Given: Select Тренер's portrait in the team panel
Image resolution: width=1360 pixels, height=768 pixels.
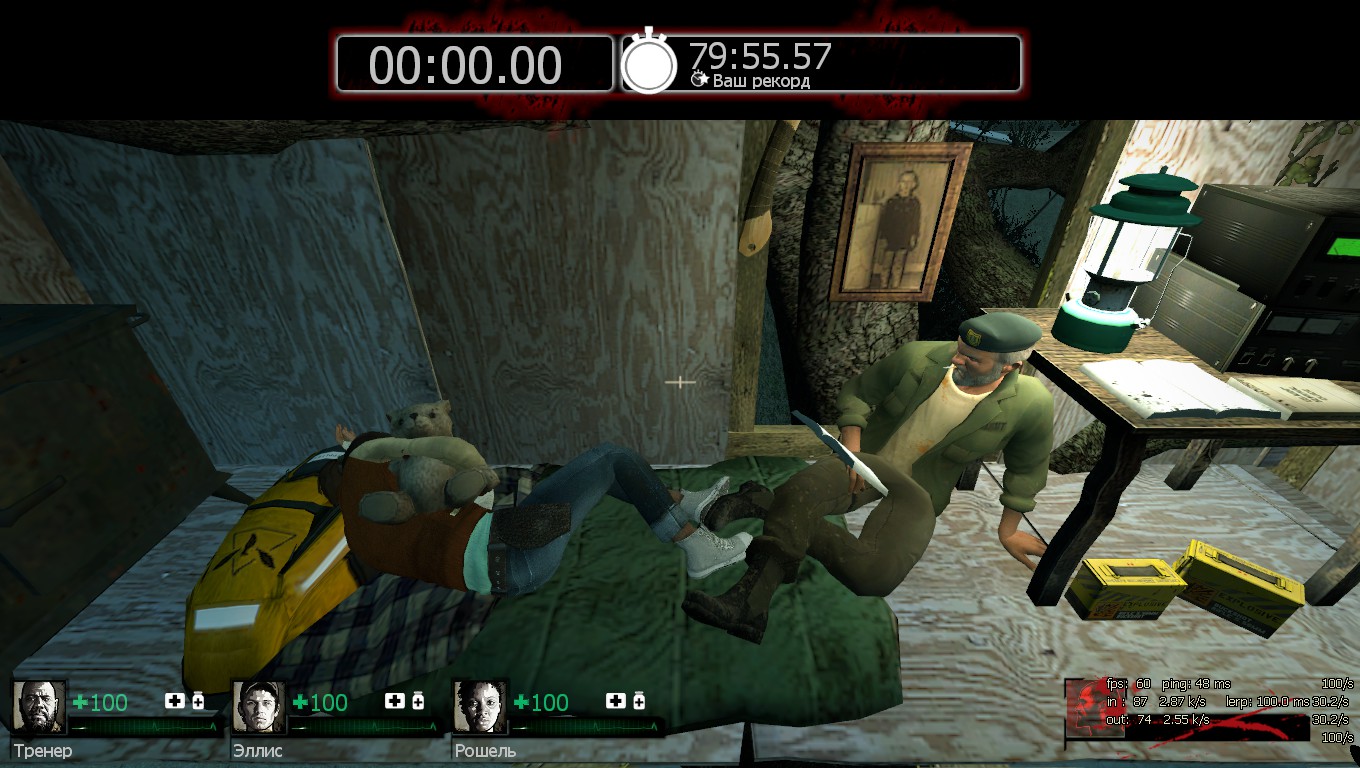Looking at the screenshot, I should coord(39,707).
